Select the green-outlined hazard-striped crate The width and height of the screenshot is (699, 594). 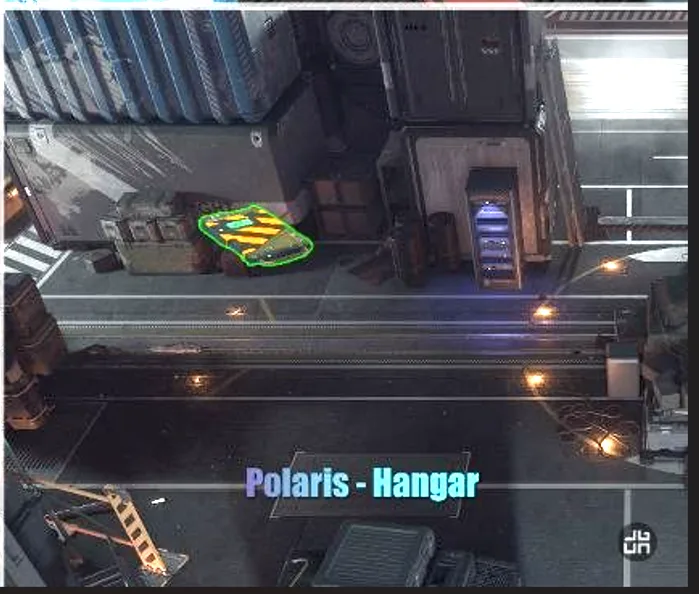click(x=255, y=236)
